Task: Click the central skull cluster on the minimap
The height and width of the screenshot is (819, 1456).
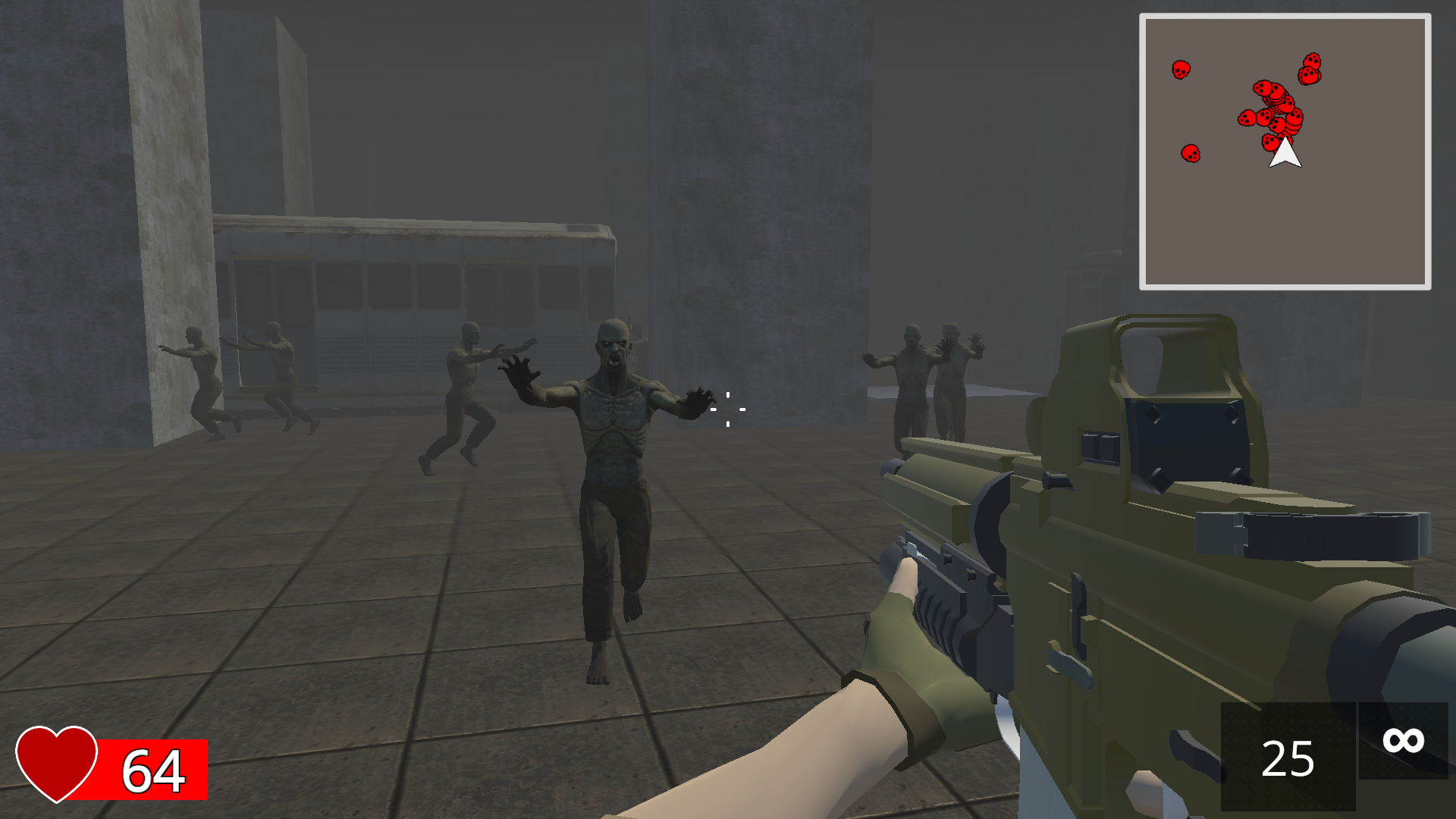Action: 1274,114
